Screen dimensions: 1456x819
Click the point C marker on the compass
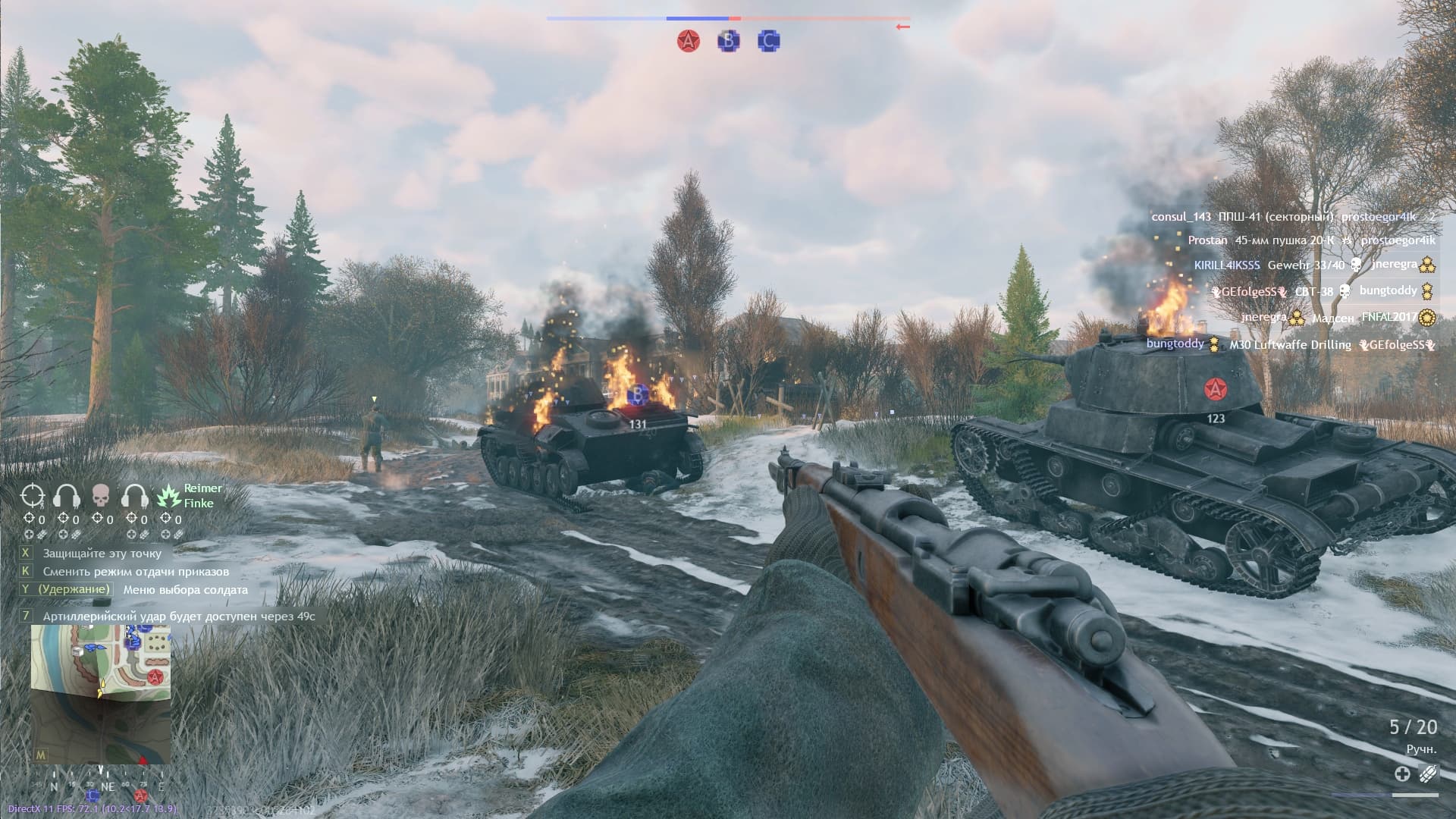pos(93,795)
